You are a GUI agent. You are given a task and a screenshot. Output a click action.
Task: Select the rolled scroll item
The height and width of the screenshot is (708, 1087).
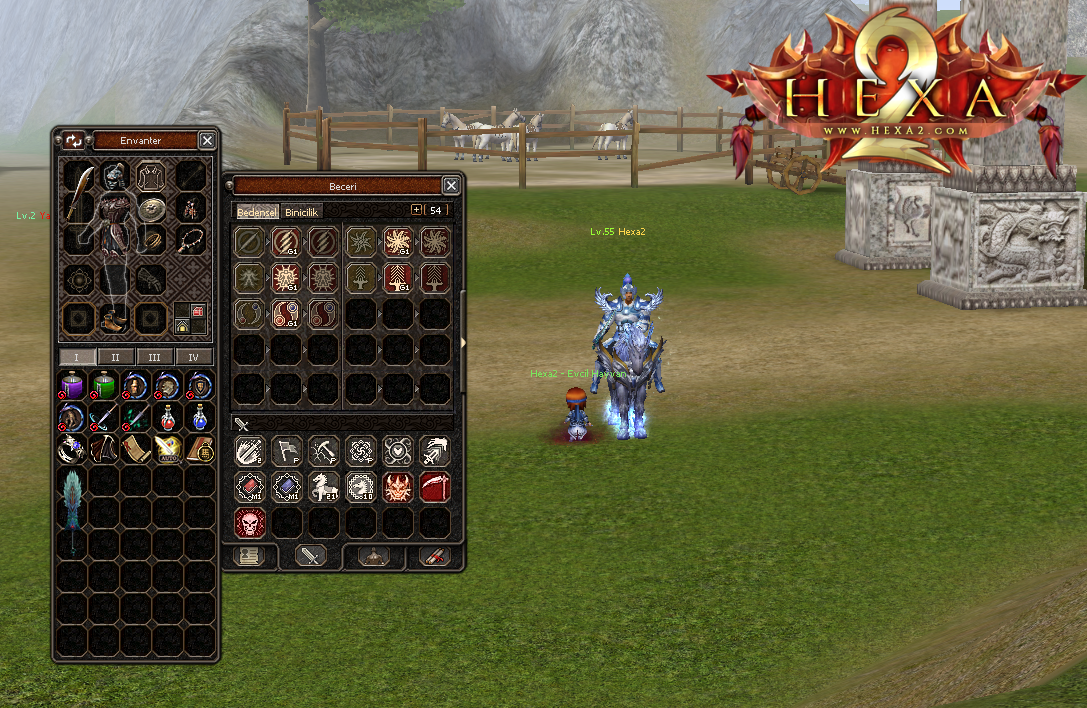pyautogui.click(x=135, y=449)
